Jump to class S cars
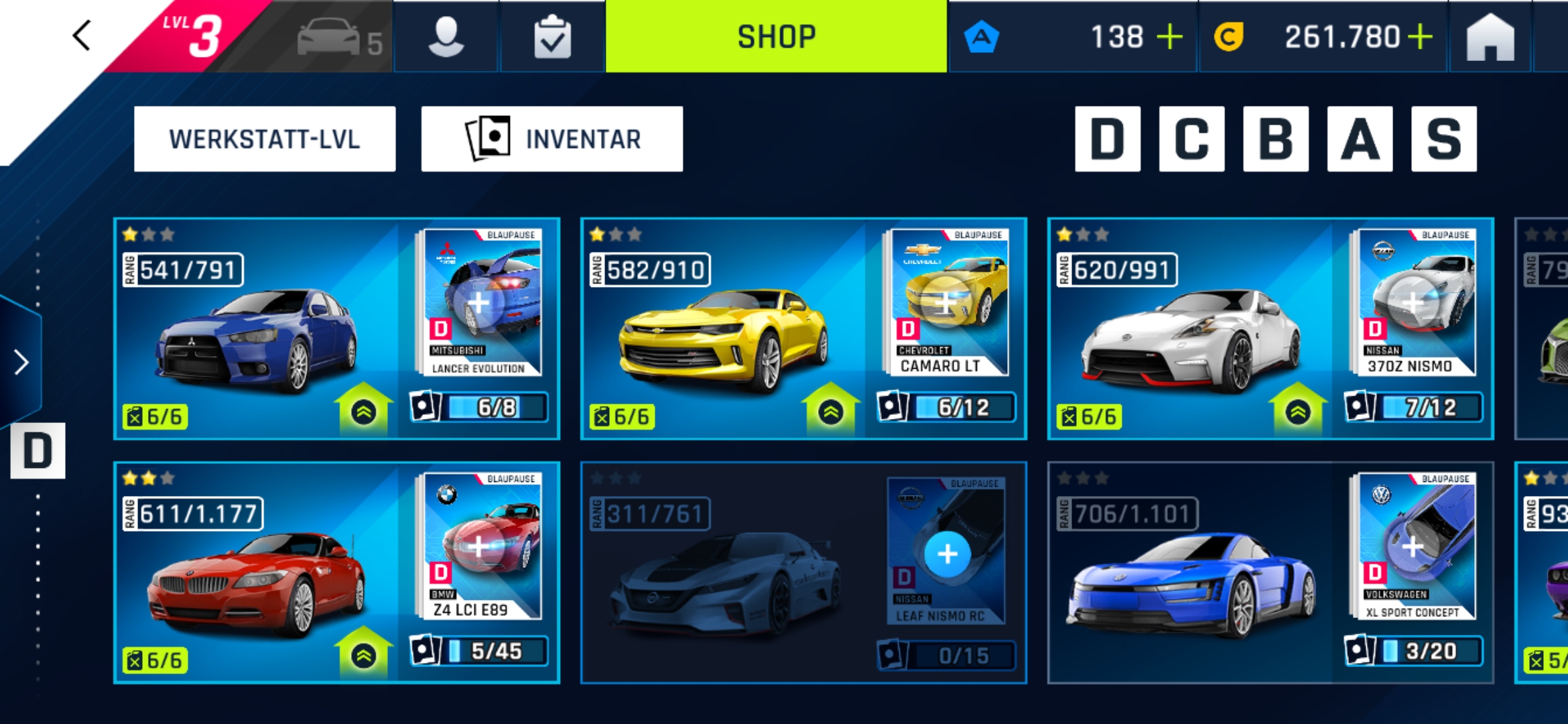The image size is (1568, 724). coord(1443,139)
